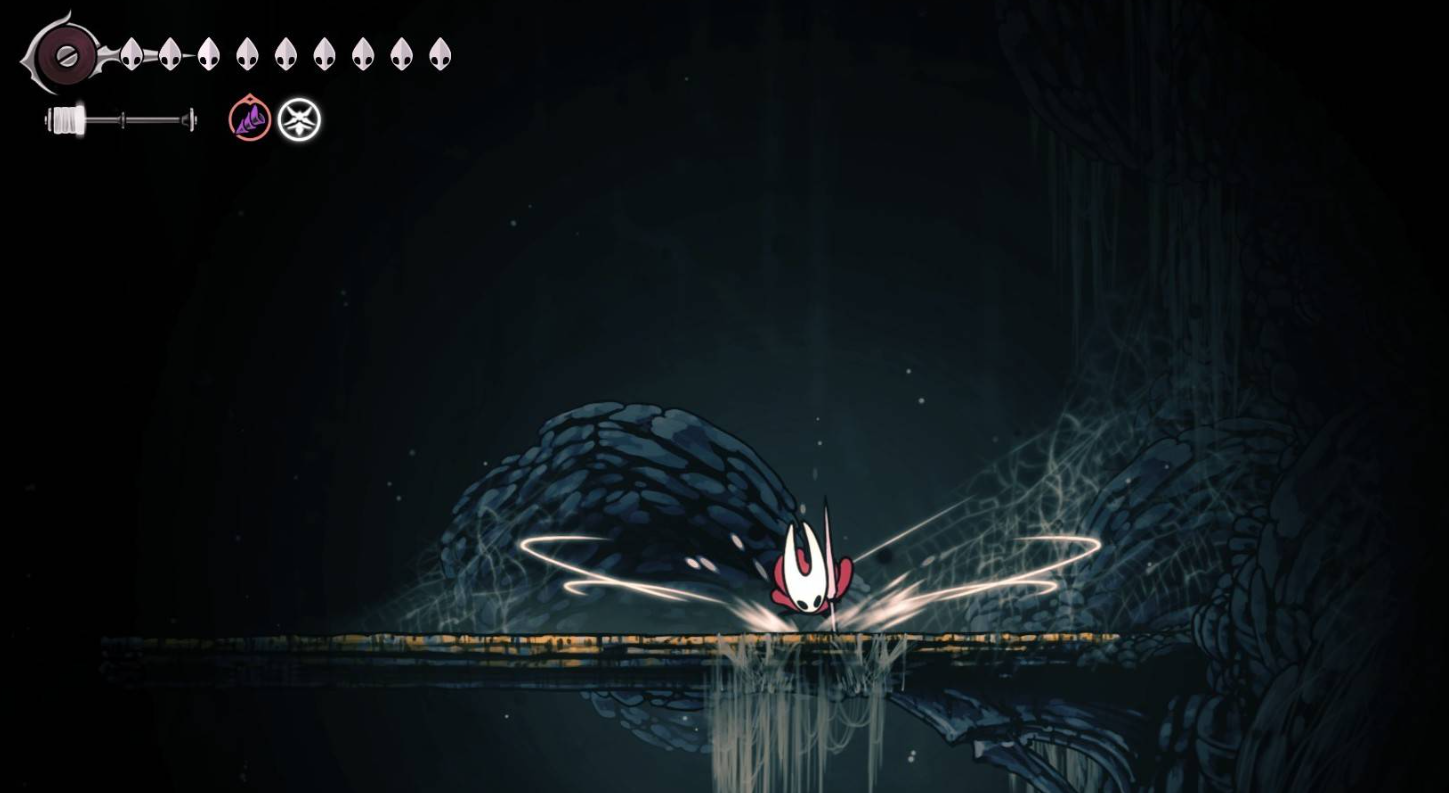Viewport: 1449px width, 793px height.
Task: Select the purple spikes tool icon
Action: coord(250,120)
